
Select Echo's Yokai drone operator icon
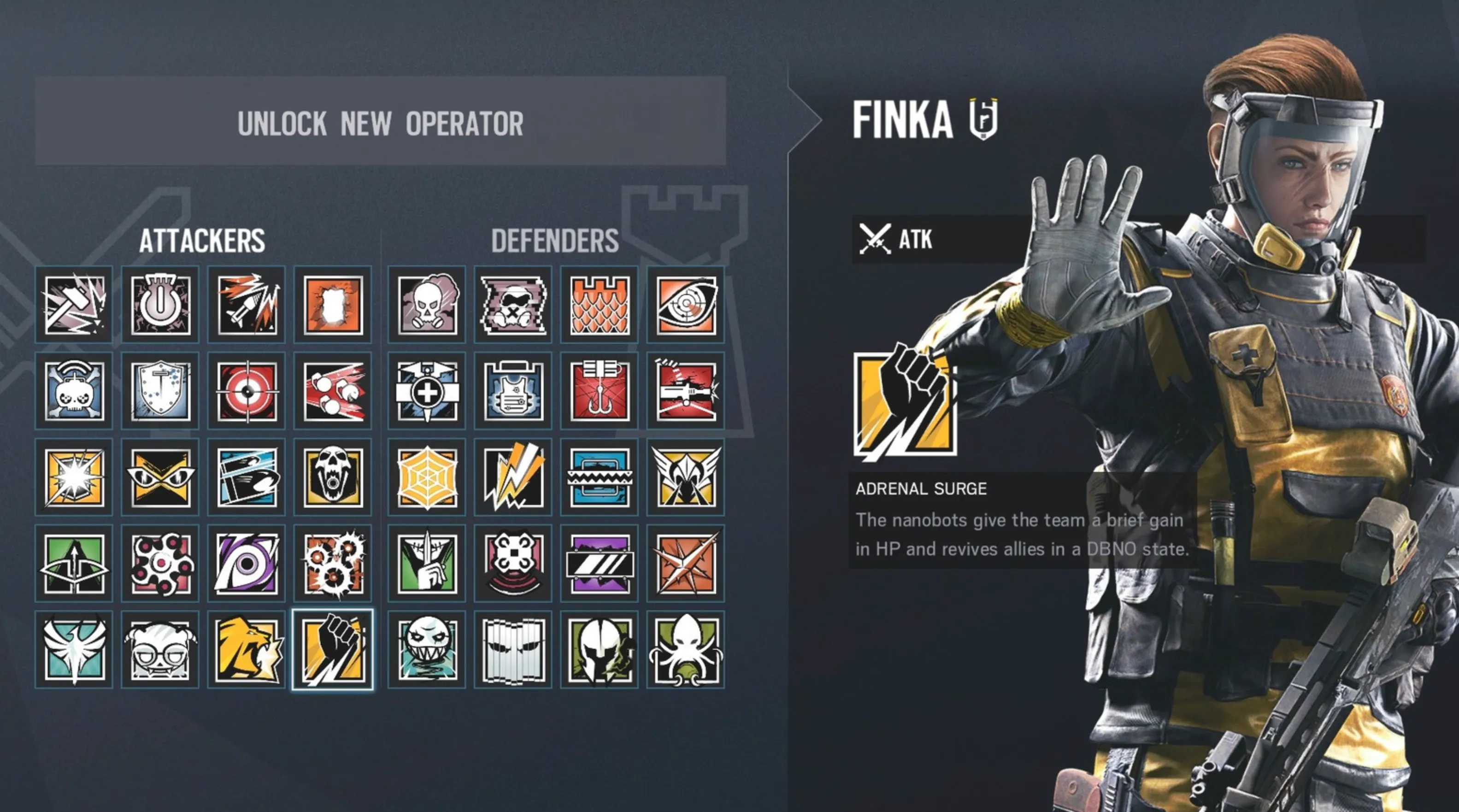point(513,564)
